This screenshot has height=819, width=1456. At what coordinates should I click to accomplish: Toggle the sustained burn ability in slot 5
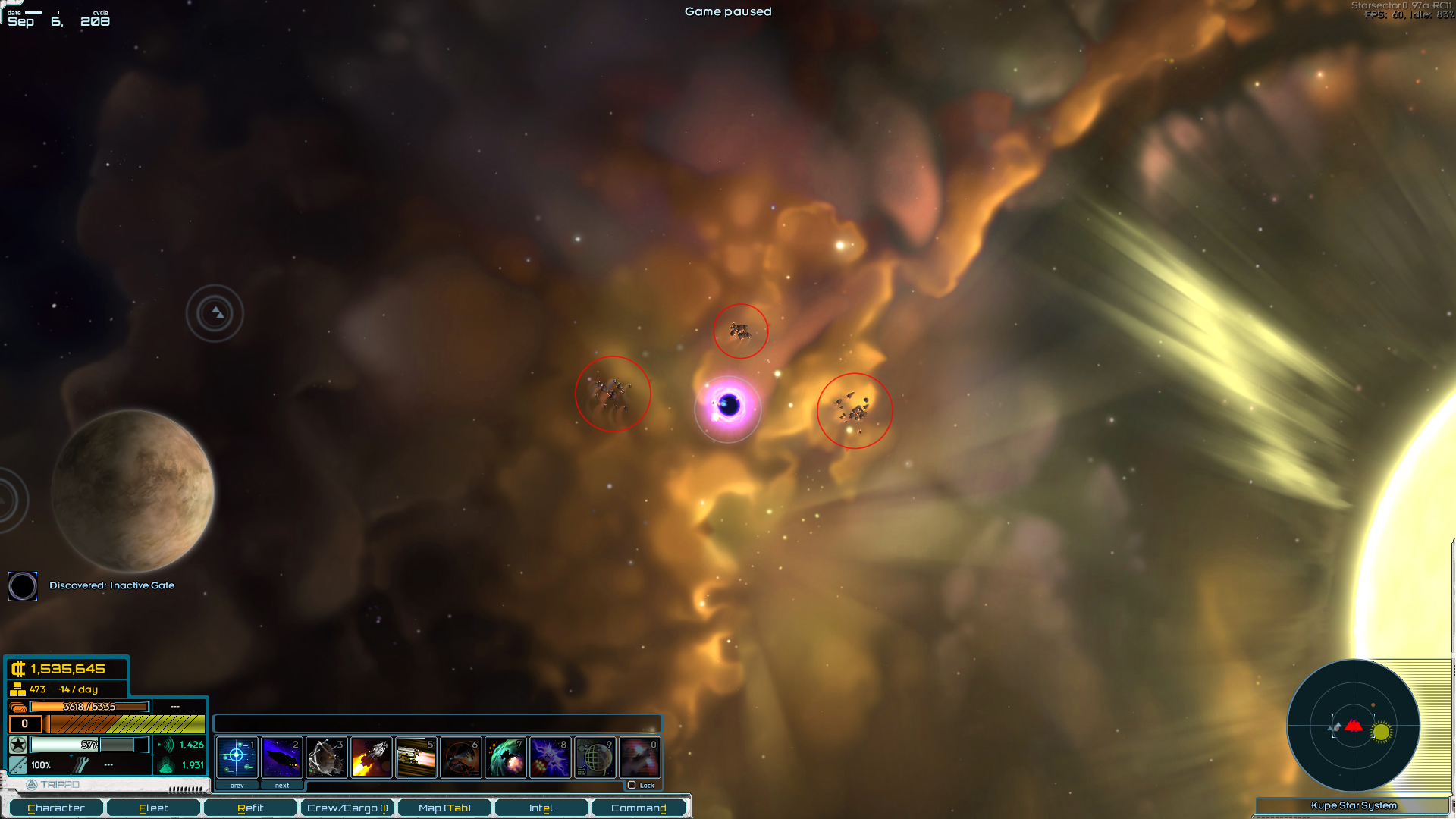coord(416,757)
